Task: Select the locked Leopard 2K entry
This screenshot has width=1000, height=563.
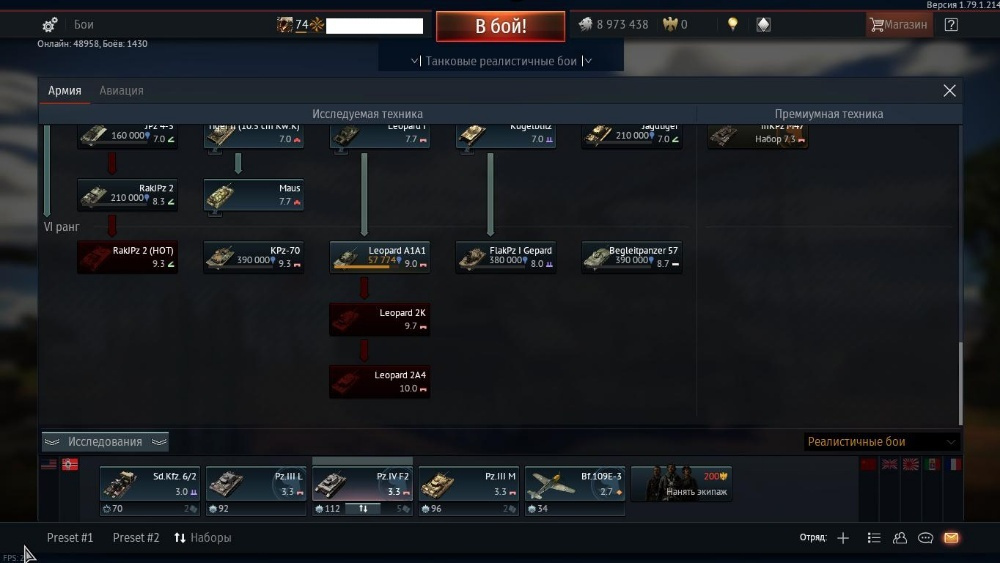Action: tap(380, 319)
